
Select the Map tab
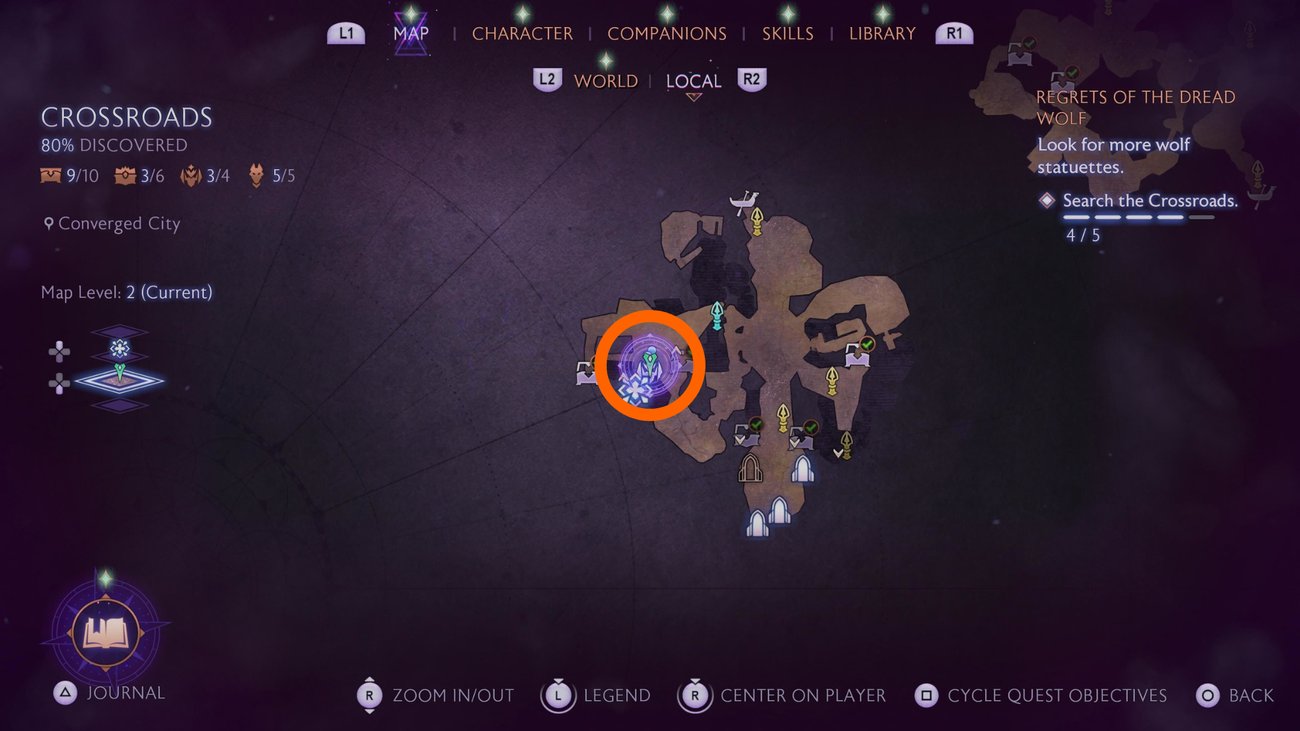pos(411,33)
